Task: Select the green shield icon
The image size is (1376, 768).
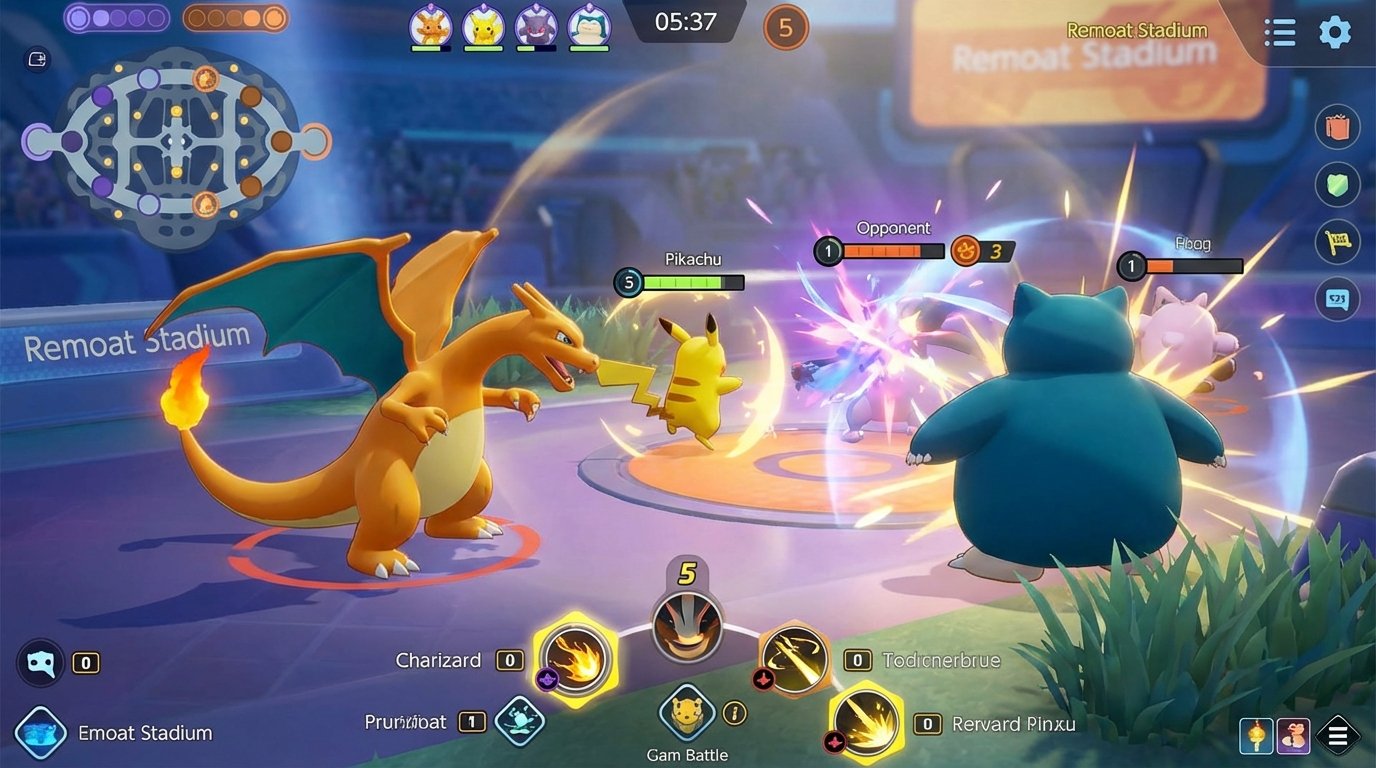Action: click(x=1337, y=184)
